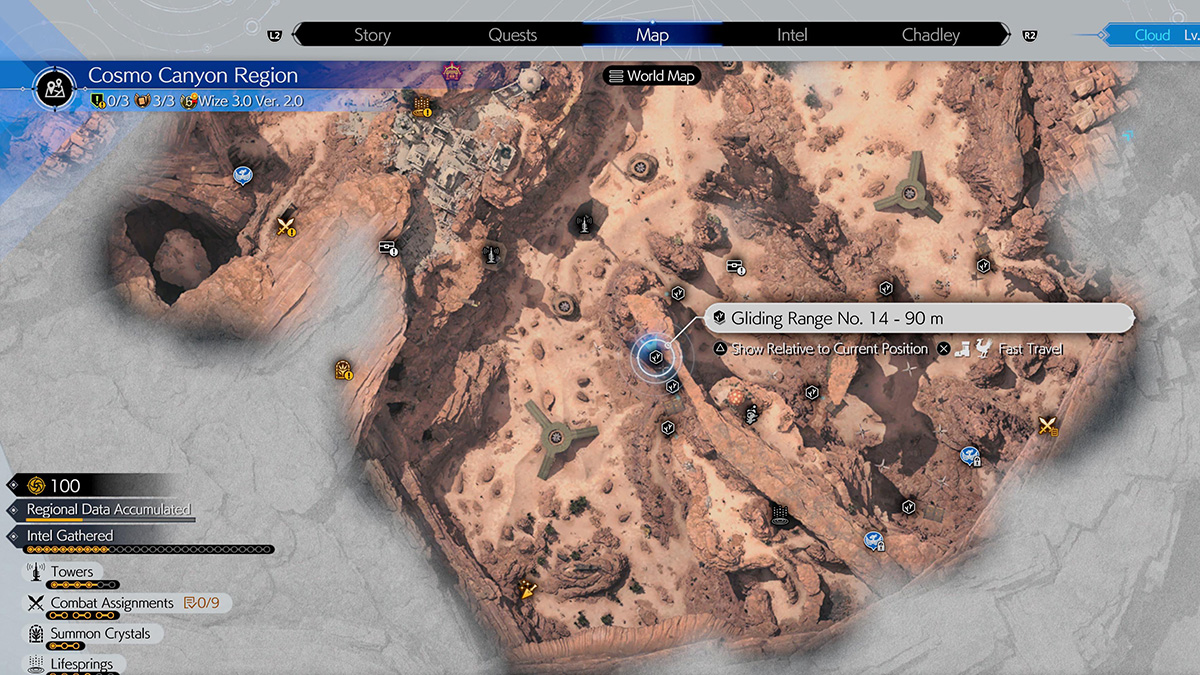This screenshot has height=675, width=1200.
Task: Choose the Combat Assignments category
Action: coord(112,603)
